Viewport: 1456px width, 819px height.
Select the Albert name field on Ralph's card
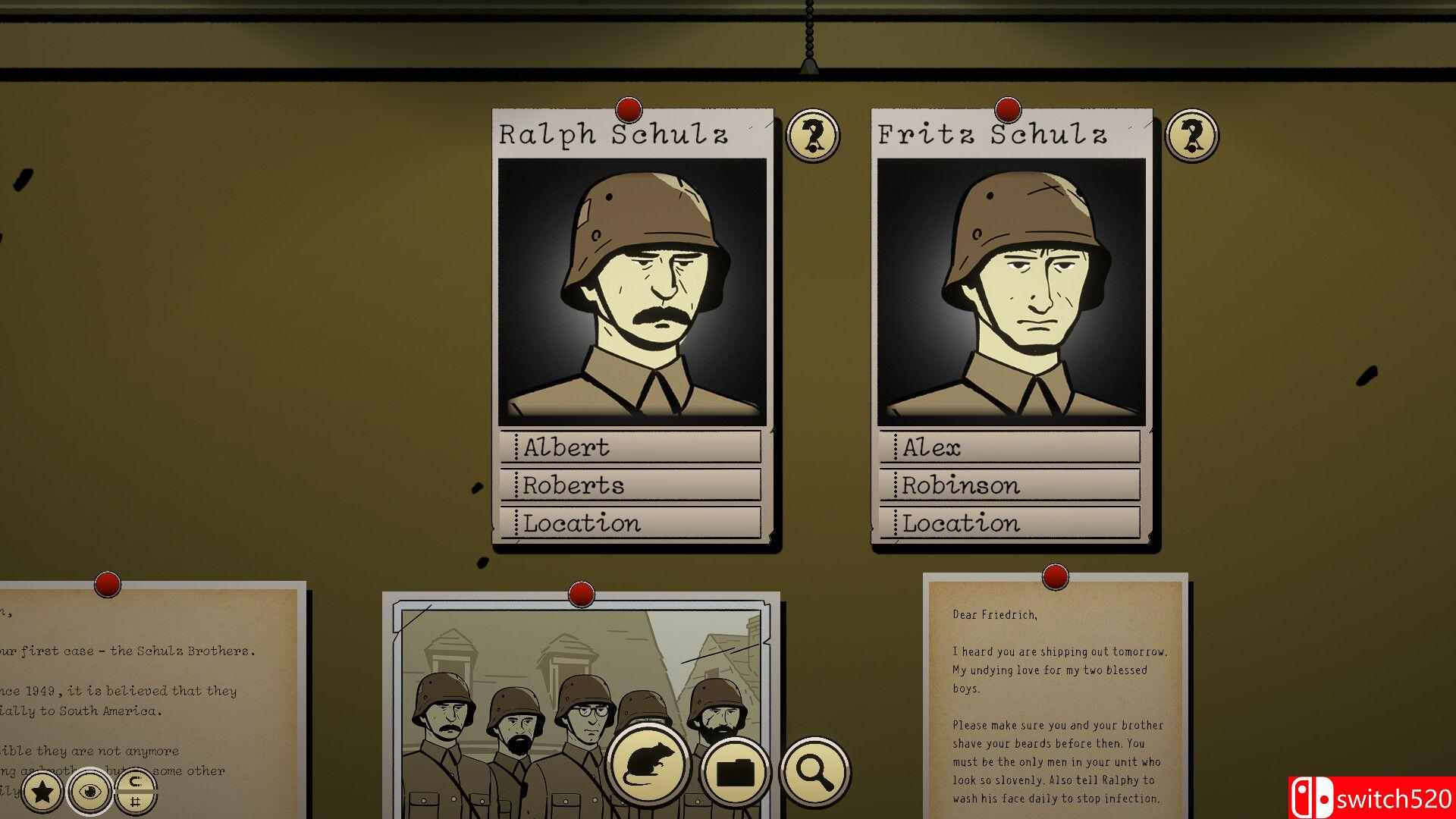tap(631, 447)
